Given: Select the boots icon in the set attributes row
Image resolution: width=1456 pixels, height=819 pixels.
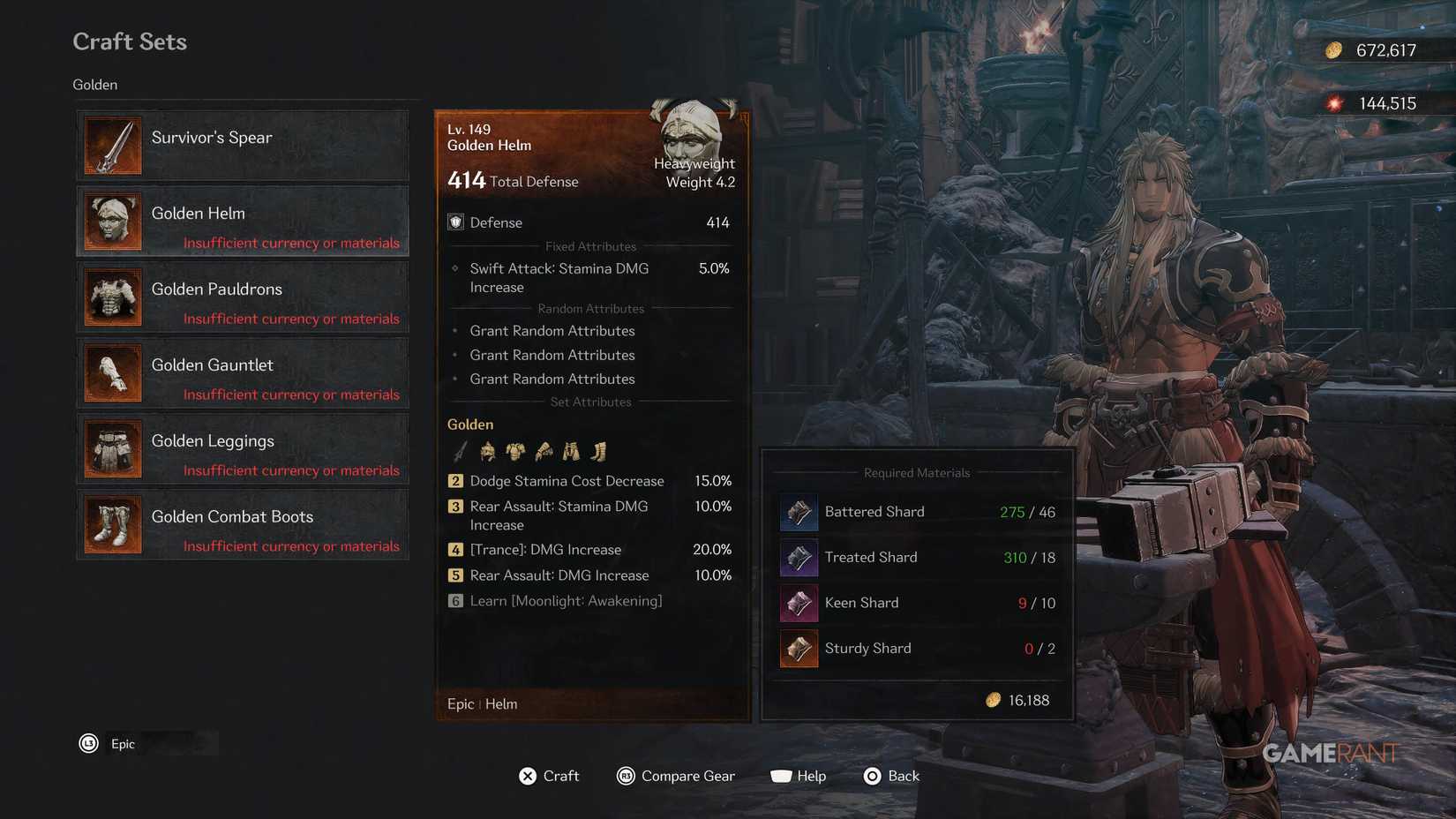Looking at the screenshot, I should [x=598, y=451].
